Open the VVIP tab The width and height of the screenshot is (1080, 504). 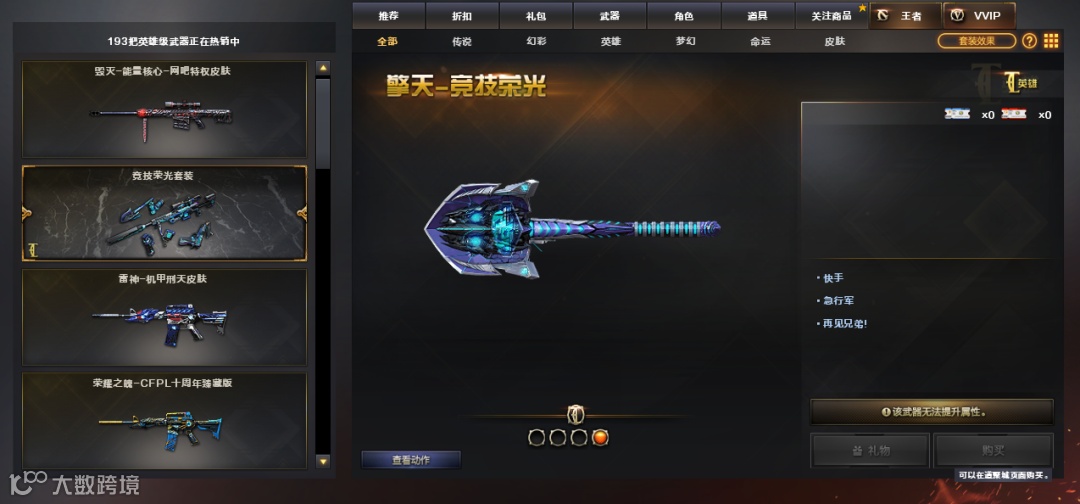tap(979, 16)
